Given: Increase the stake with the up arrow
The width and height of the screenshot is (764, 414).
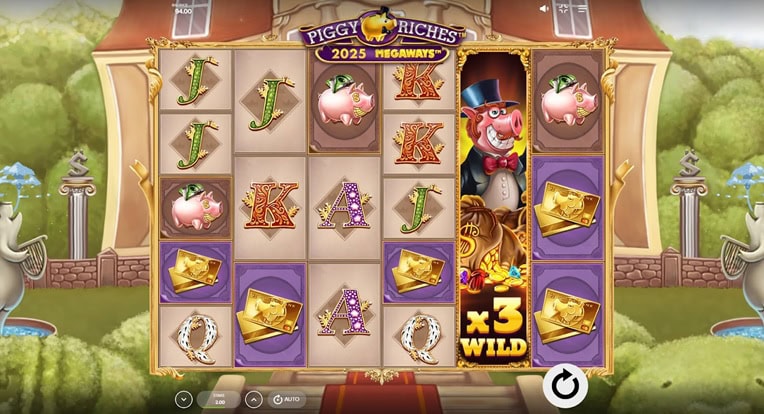Looking at the screenshot, I should (254, 399).
